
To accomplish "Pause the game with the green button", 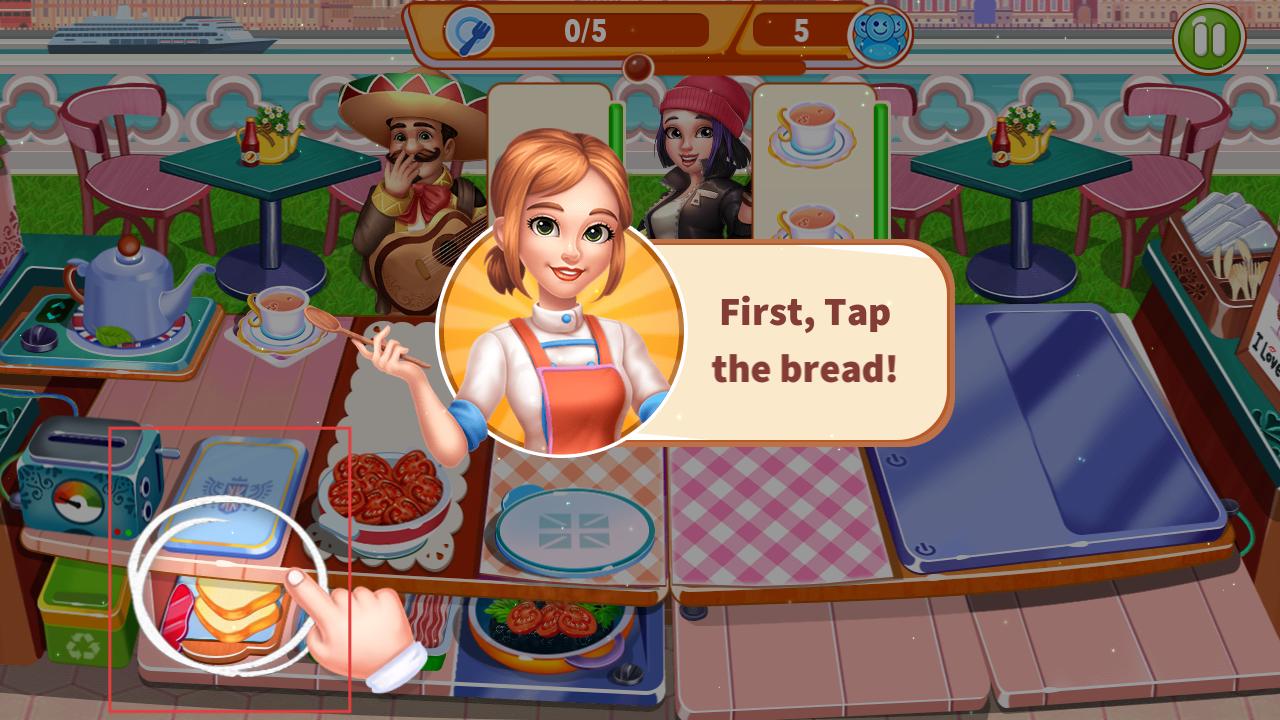I will (x=1209, y=39).
